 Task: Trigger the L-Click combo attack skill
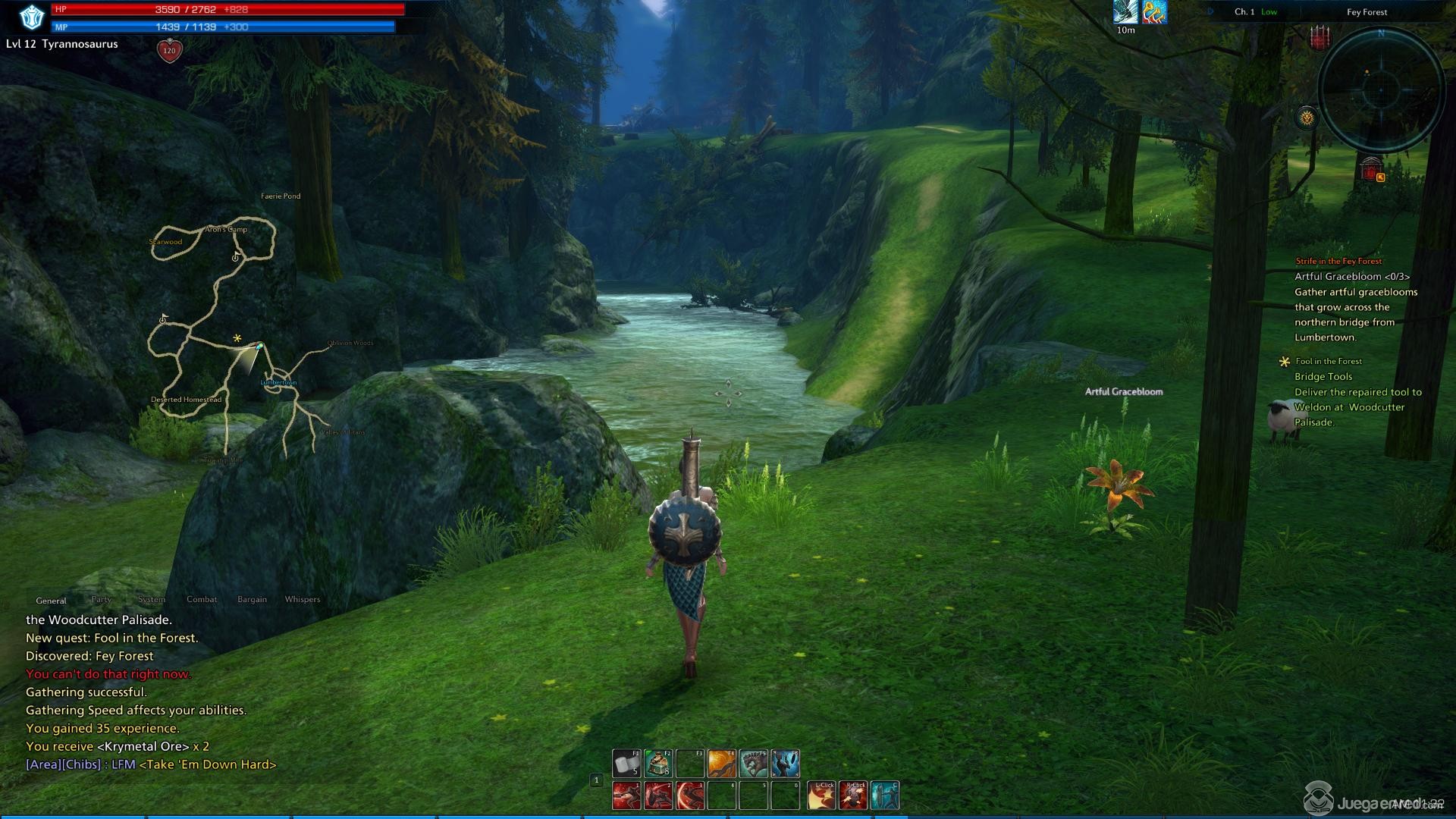821,795
